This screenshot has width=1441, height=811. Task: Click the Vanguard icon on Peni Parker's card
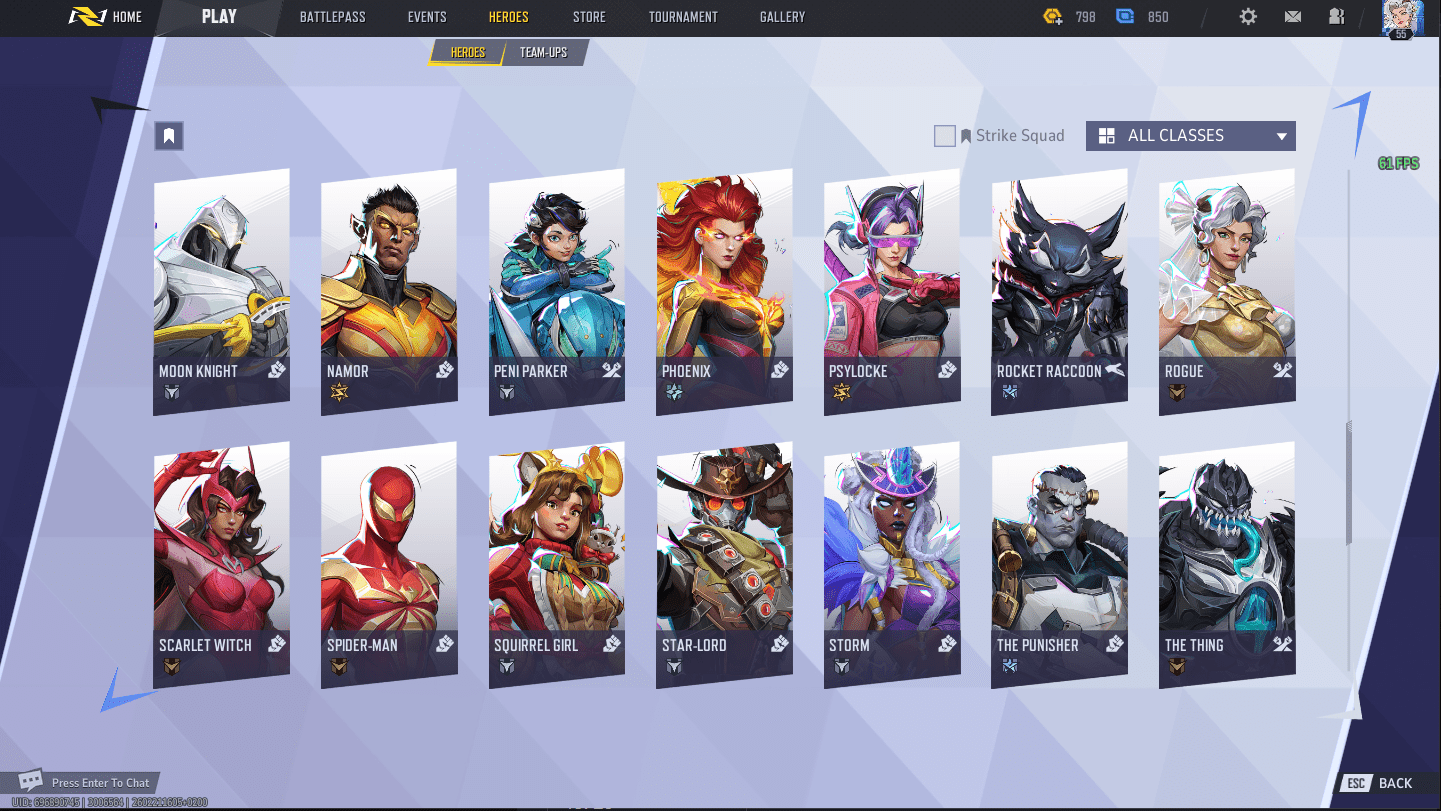[610, 371]
